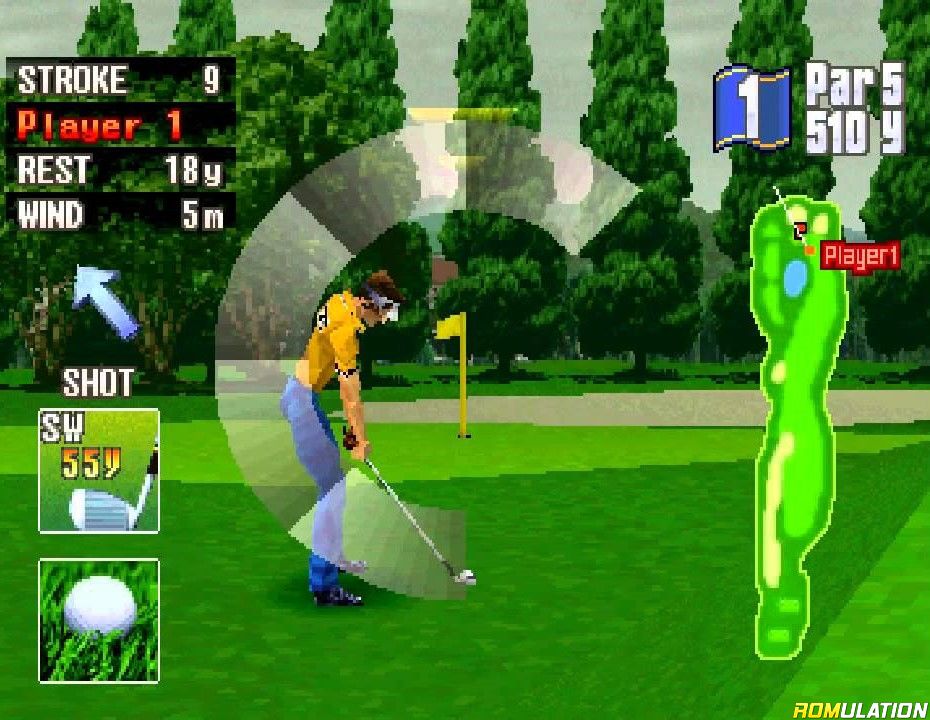Select the hole 1 flag icon
The height and width of the screenshot is (720, 930).
click(752, 106)
